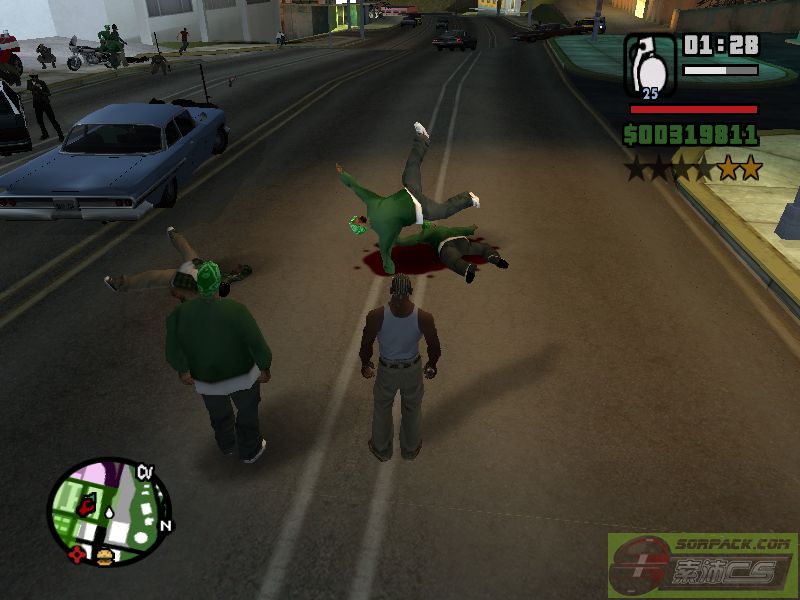Choose the red wrench blip on the radar
This screenshot has height=600, width=800.
87,506
